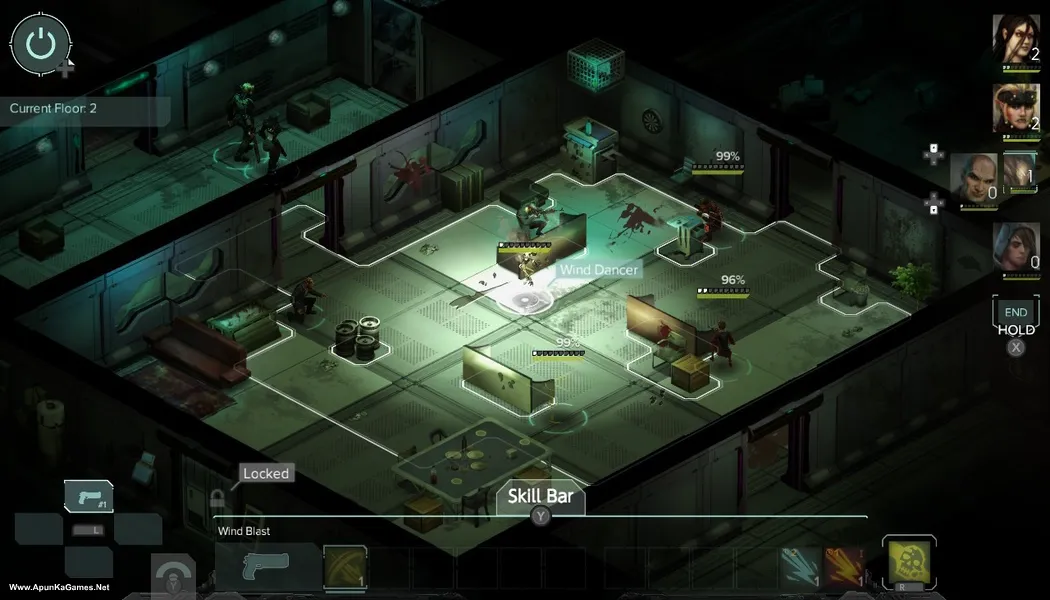Screen dimensions: 1050x600
Task: Open the power button menu
Action: click(40, 43)
